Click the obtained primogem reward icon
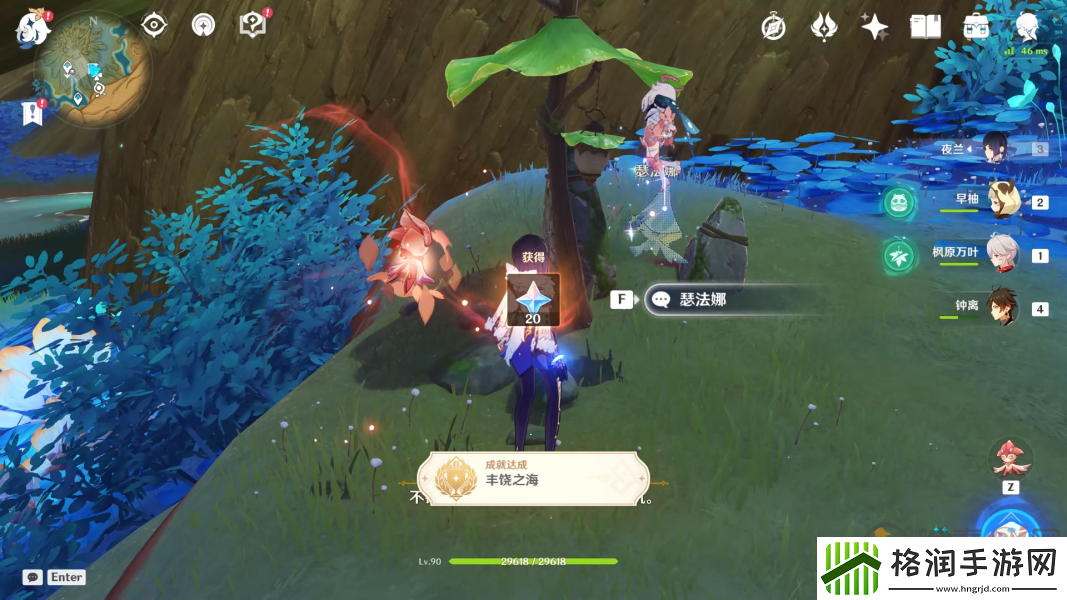The height and width of the screenshot is (600, 1067). click(533, 299)
